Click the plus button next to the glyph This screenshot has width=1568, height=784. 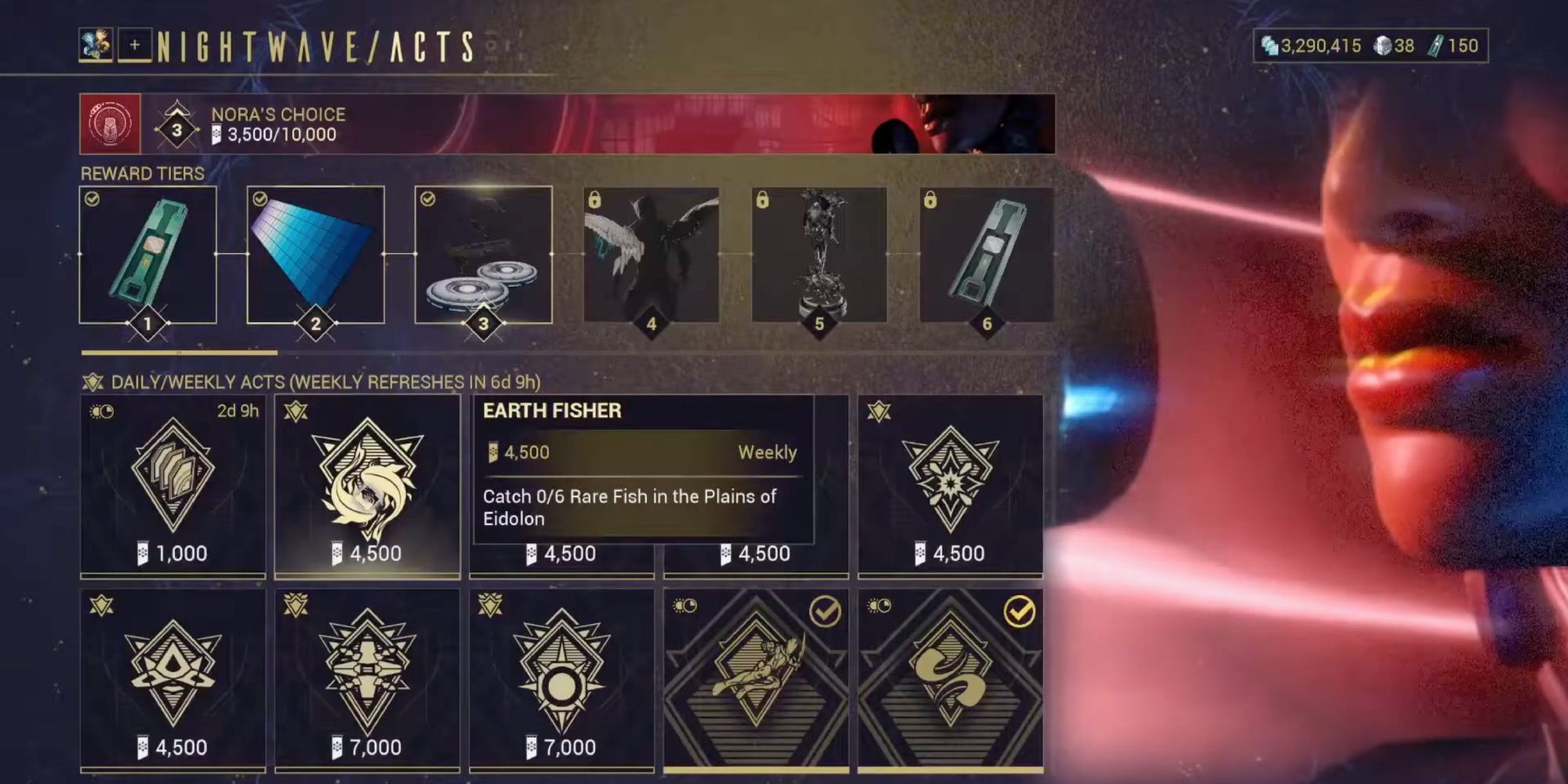134,45
